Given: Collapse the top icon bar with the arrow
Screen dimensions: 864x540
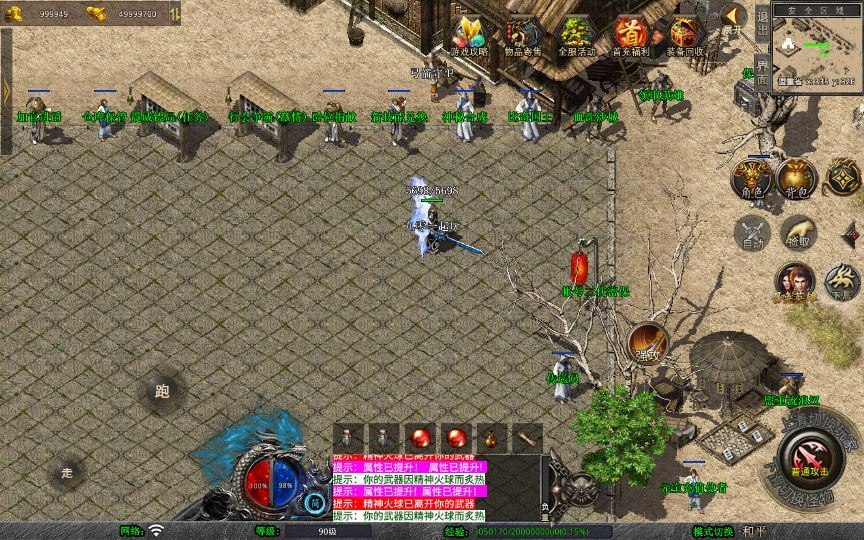Looking at the screenshot, I should point(733,17).
